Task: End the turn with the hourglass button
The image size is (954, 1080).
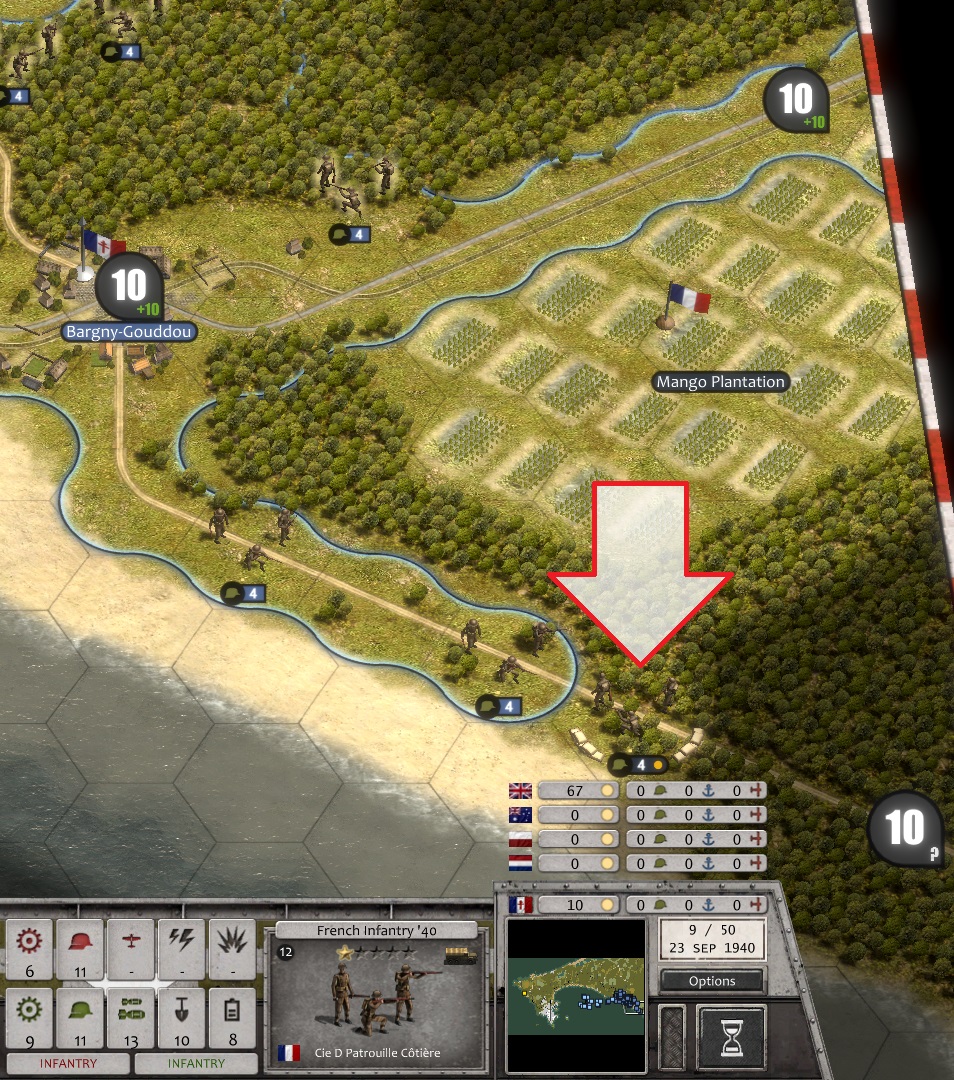Action: pos(731,1034)
